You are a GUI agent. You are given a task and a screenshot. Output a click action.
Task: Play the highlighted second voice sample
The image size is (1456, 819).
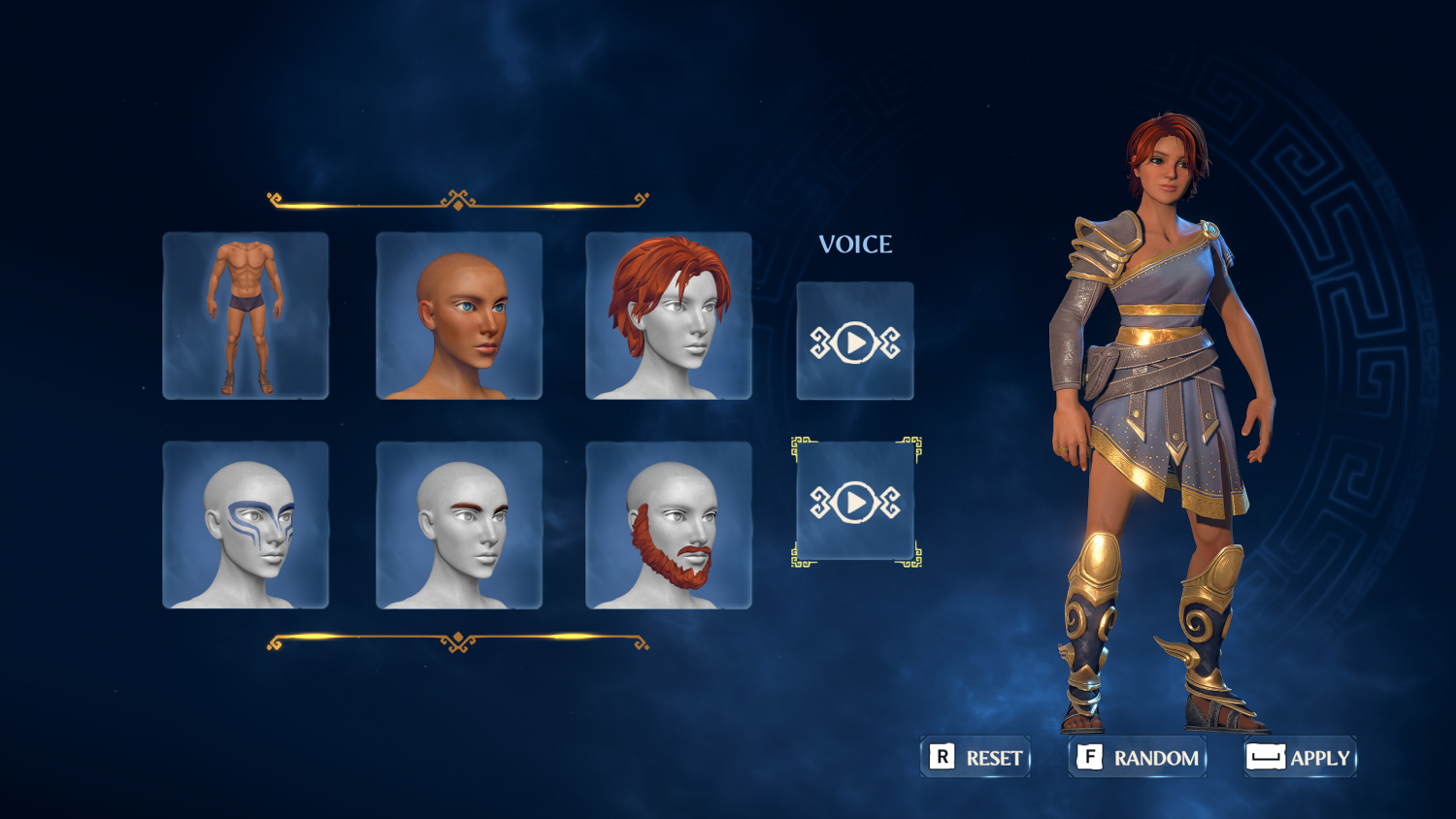coord(855,502)
